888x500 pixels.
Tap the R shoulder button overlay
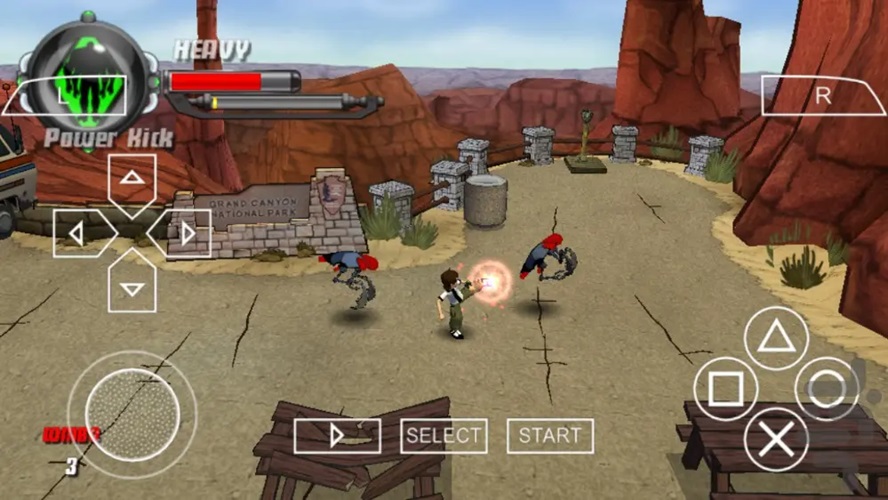click(x=823, y=95)
